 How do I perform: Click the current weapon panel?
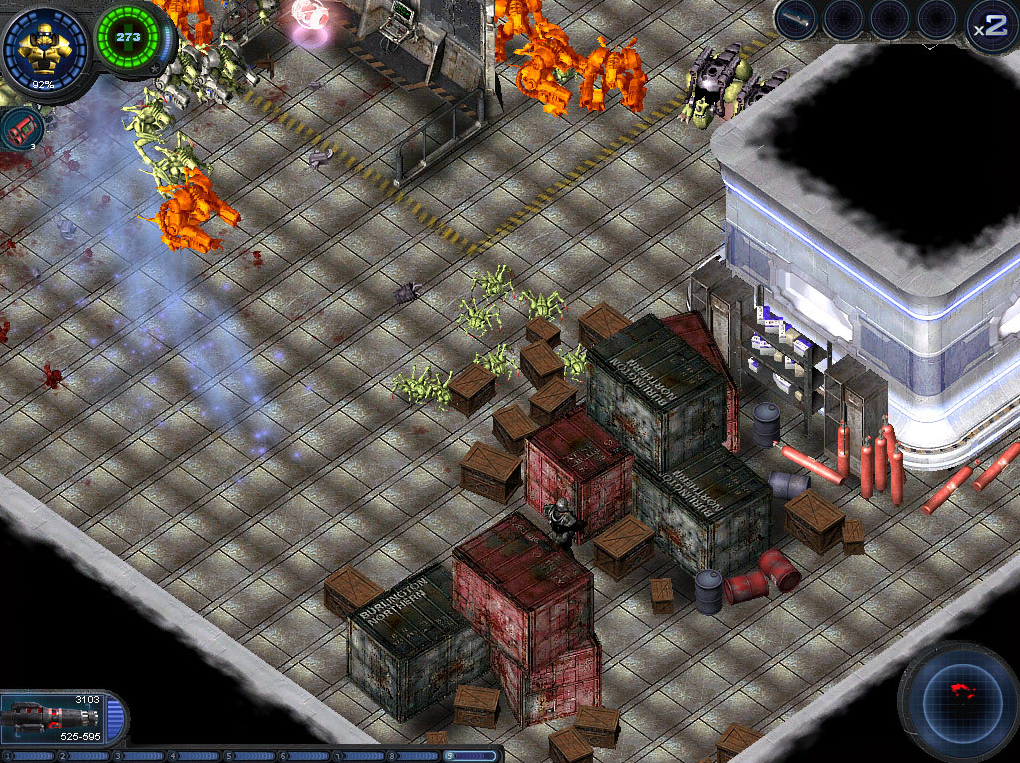click(x=62, y=716)
